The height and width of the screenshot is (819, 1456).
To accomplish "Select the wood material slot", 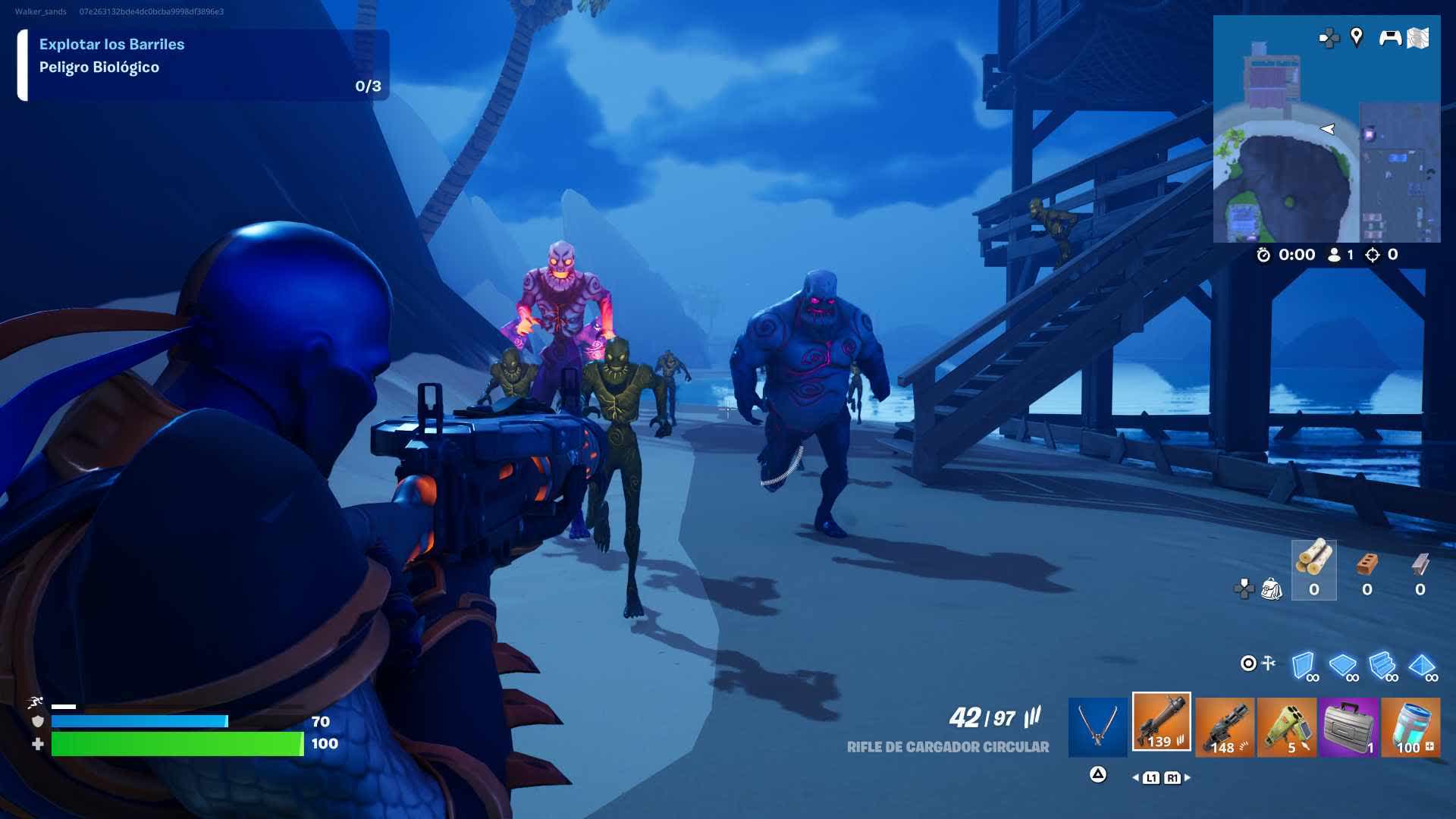I will coord(1313,570).
